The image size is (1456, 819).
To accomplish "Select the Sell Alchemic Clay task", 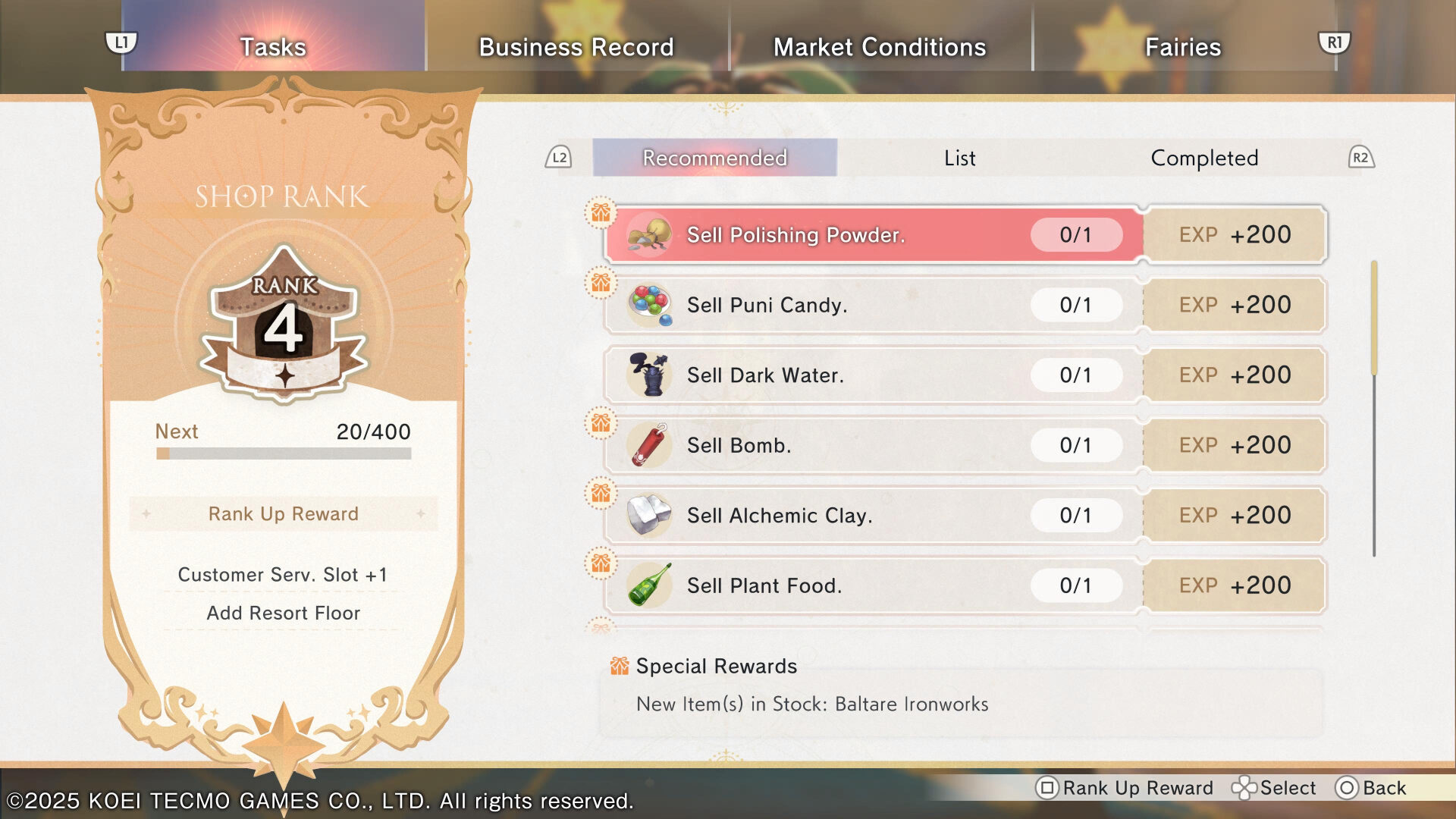I will (x=872, y=516).
